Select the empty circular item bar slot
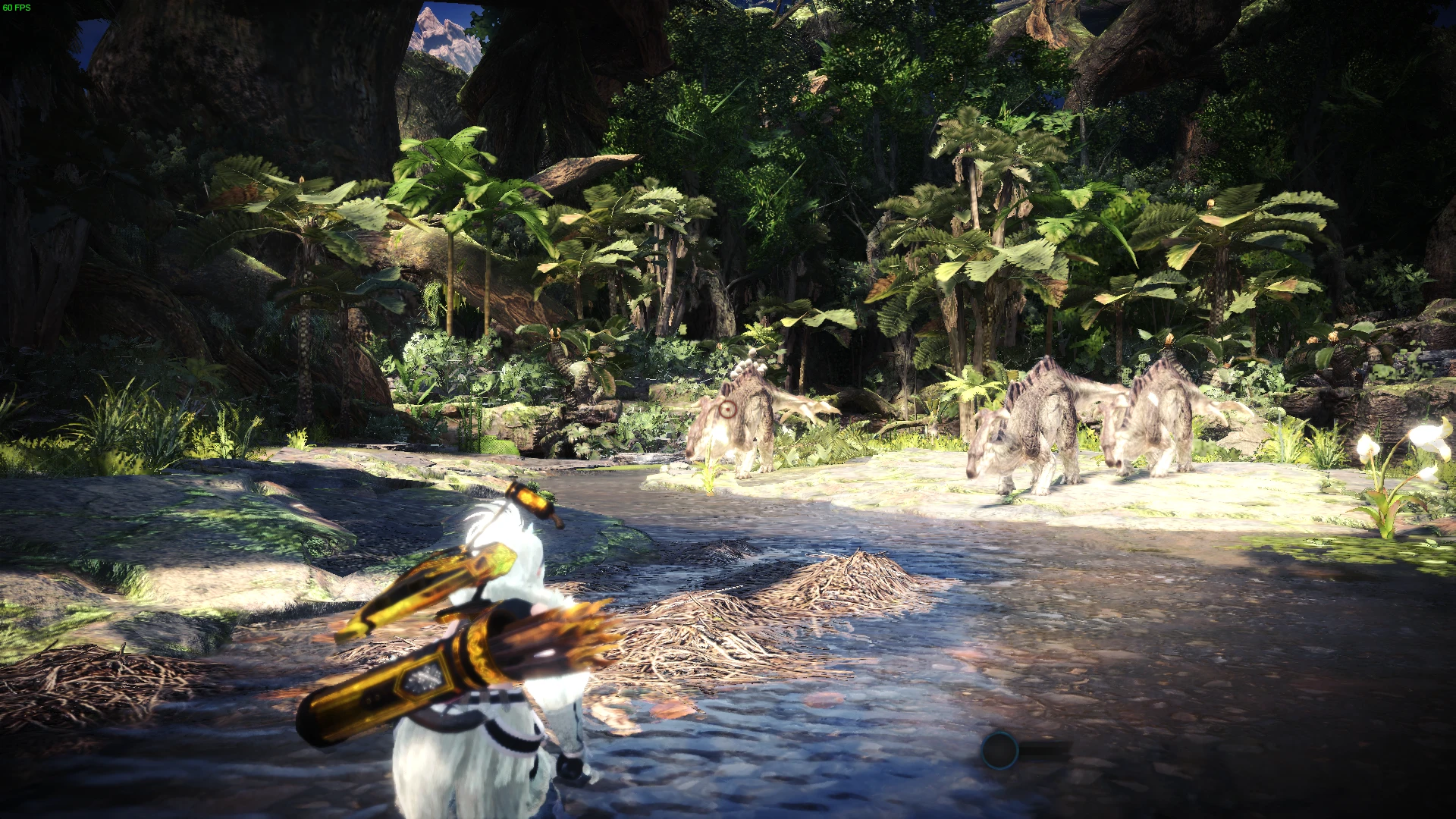 [999, 750]
